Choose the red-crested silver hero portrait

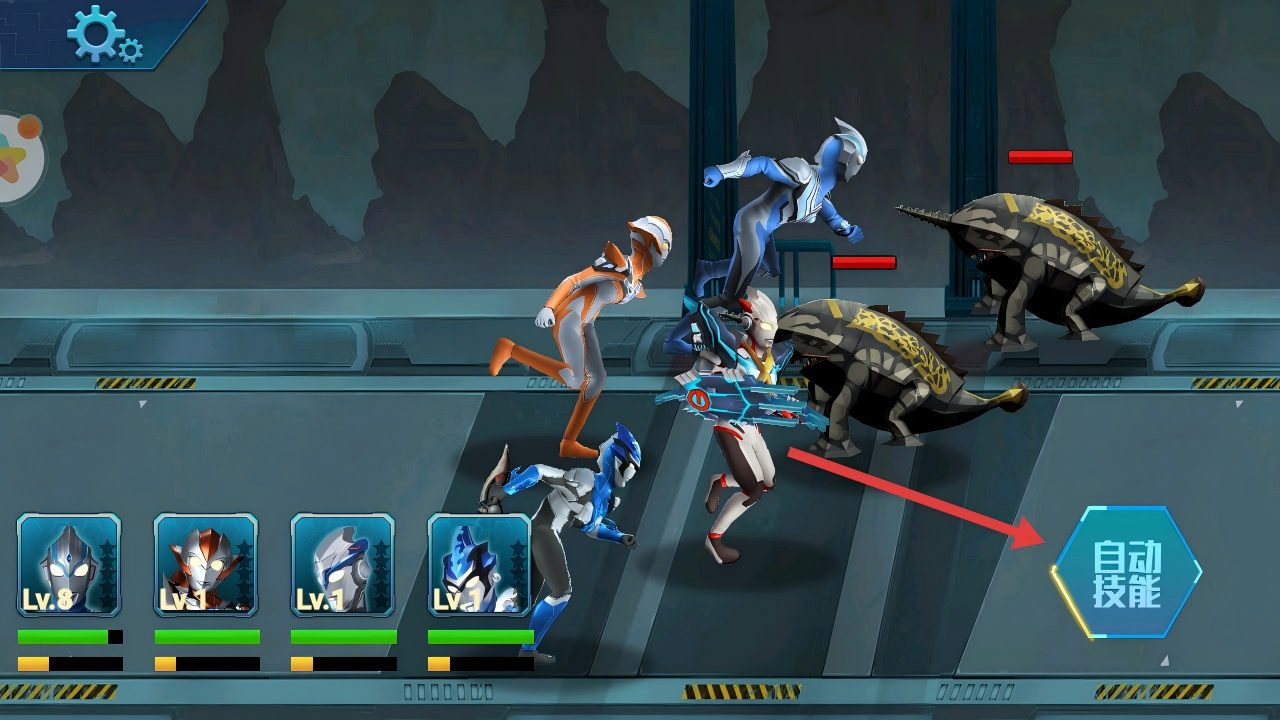pos(206,565)
